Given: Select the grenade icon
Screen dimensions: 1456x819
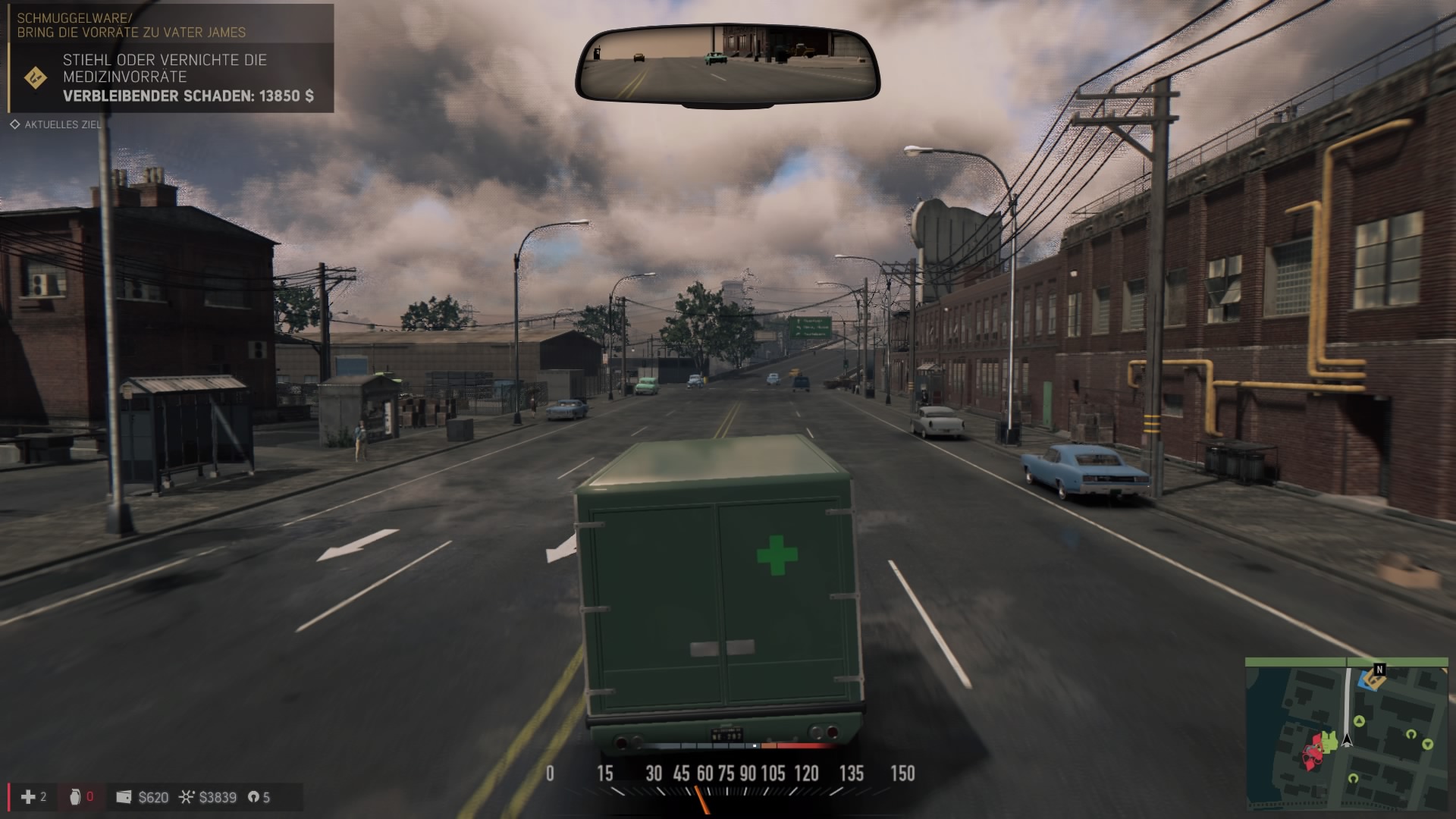Looking at the screenshot, I should pos(75,796).
